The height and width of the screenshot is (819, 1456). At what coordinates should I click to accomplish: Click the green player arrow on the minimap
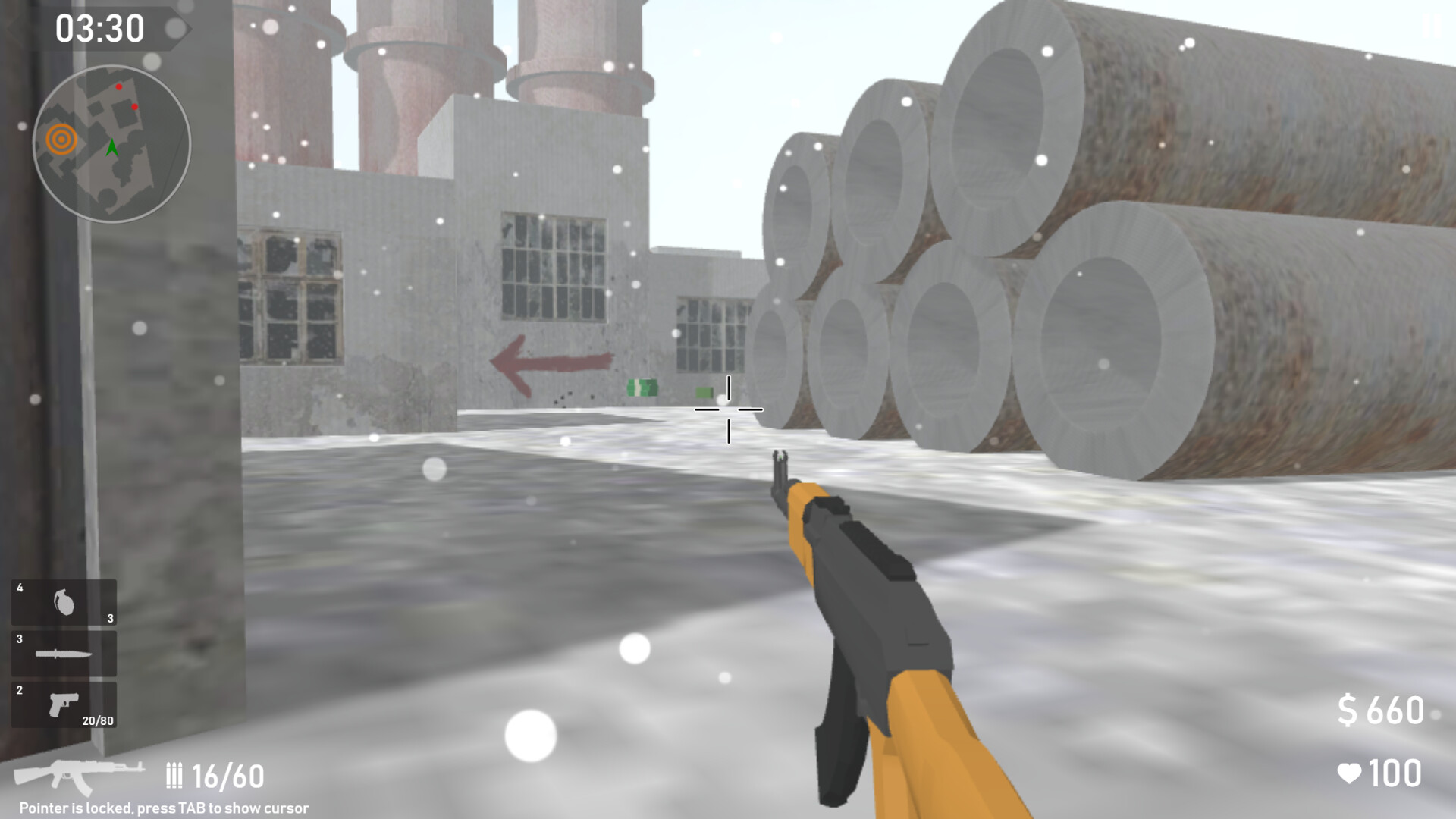click(x=112, y=147)
